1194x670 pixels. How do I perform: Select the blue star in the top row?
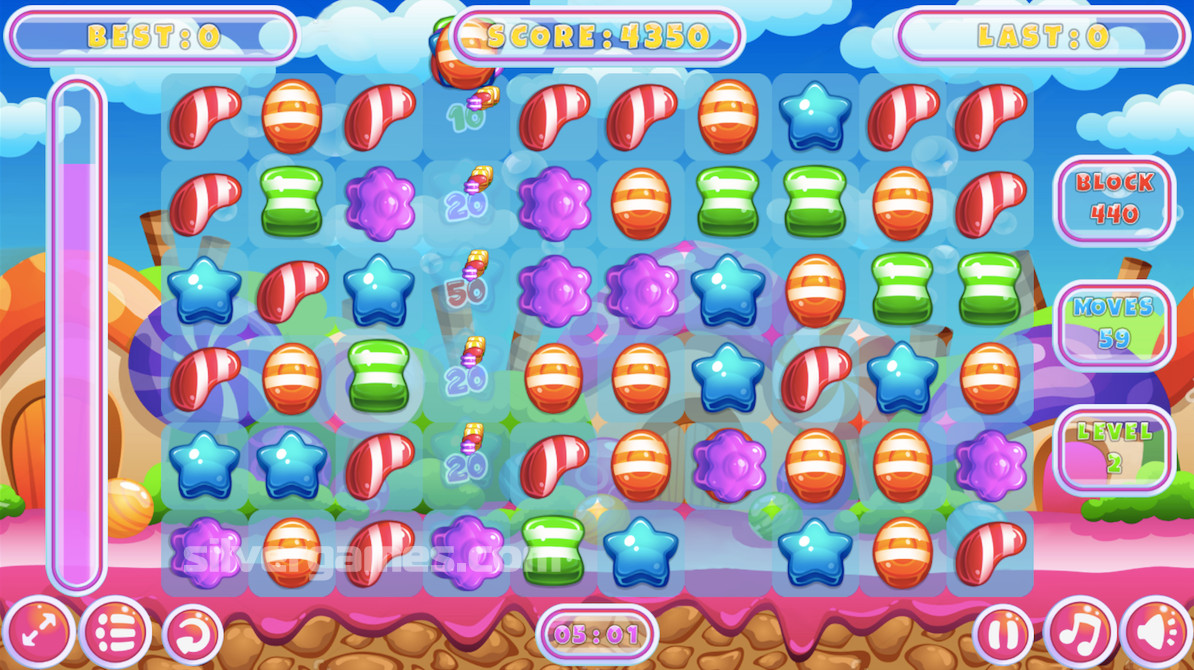(x=815, y=116)
